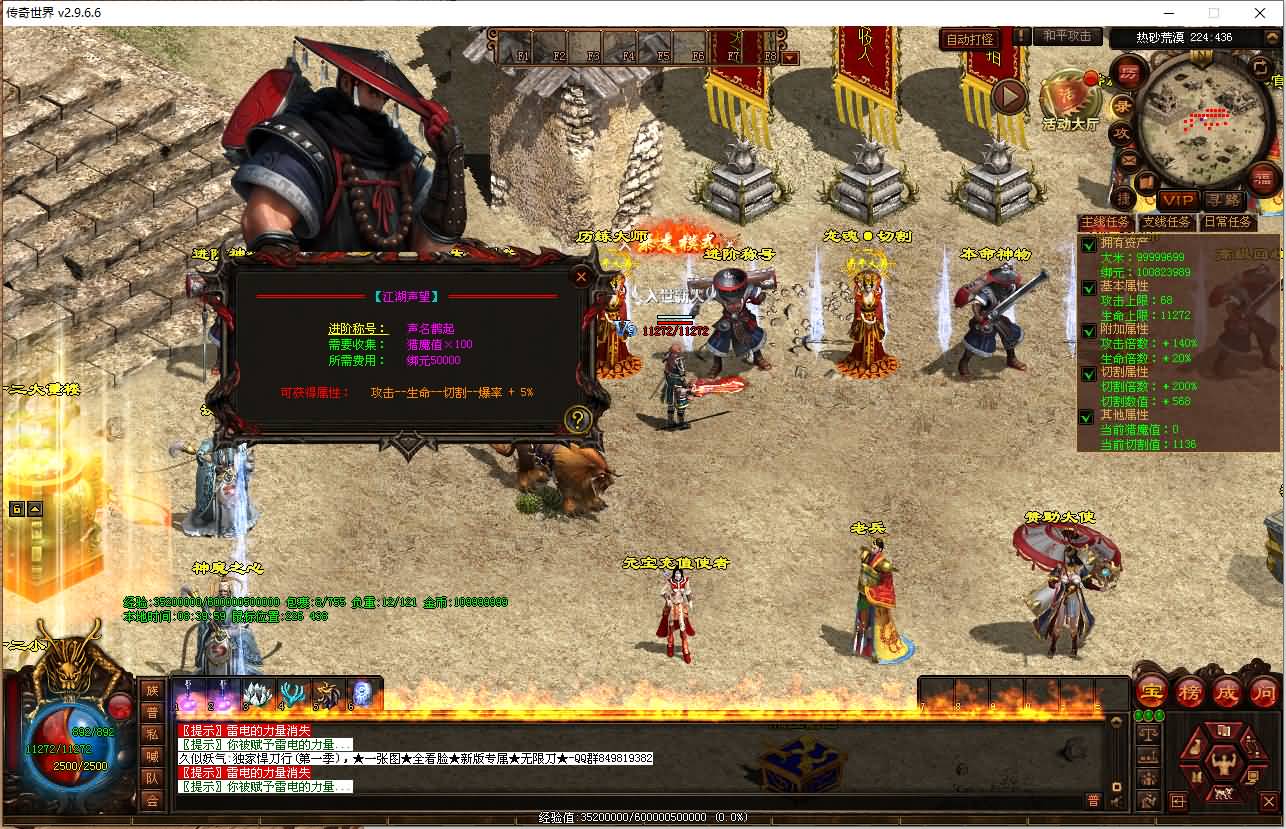Open the 活动大厅 event hall
This screenshot has width=1286, height=829.
click(1070, 100)
